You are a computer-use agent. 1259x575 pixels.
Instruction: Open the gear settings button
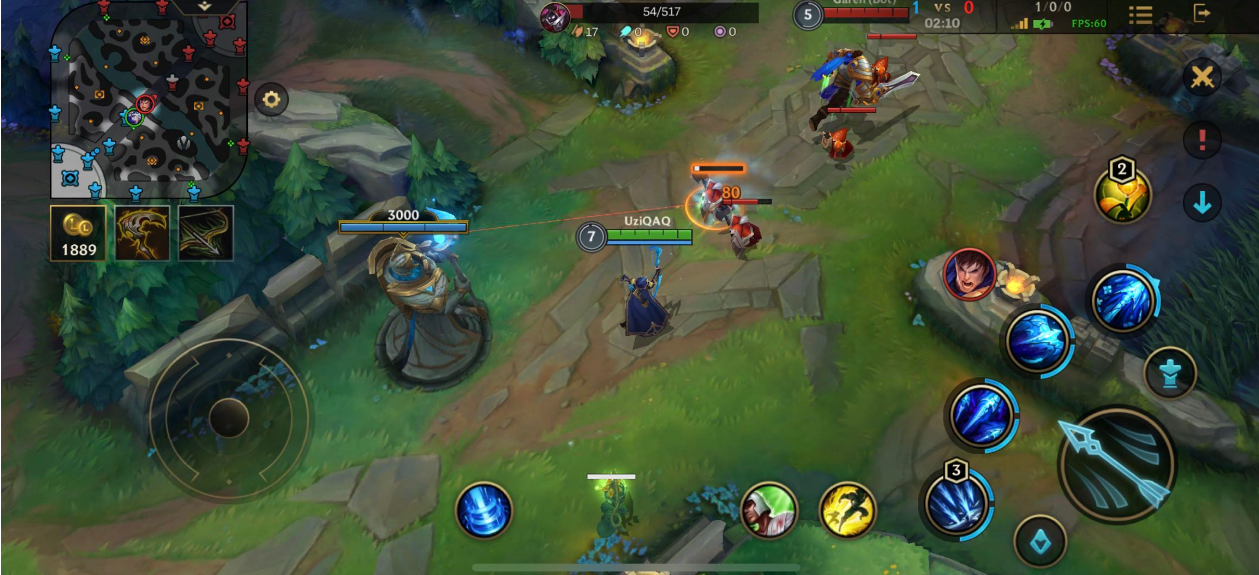pos(271,99)
